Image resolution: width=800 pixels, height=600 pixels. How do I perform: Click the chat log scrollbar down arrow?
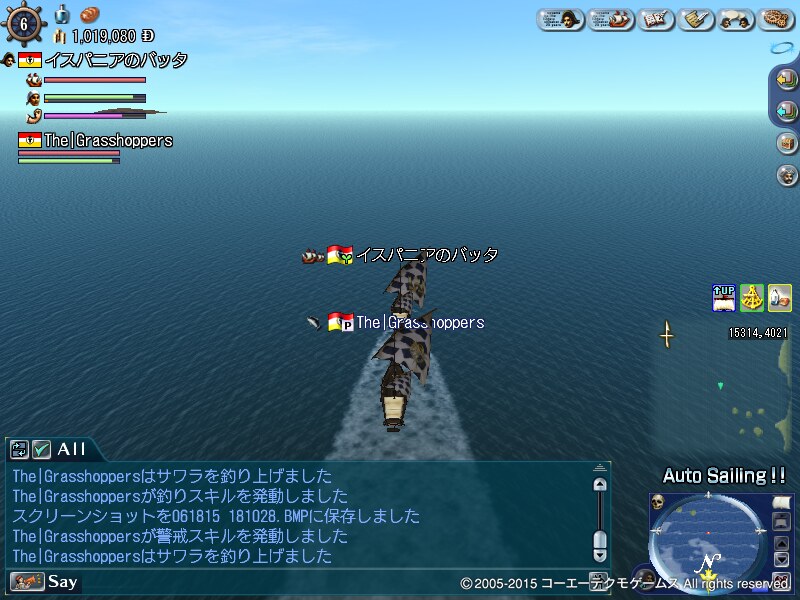click(x=600, y=553)
